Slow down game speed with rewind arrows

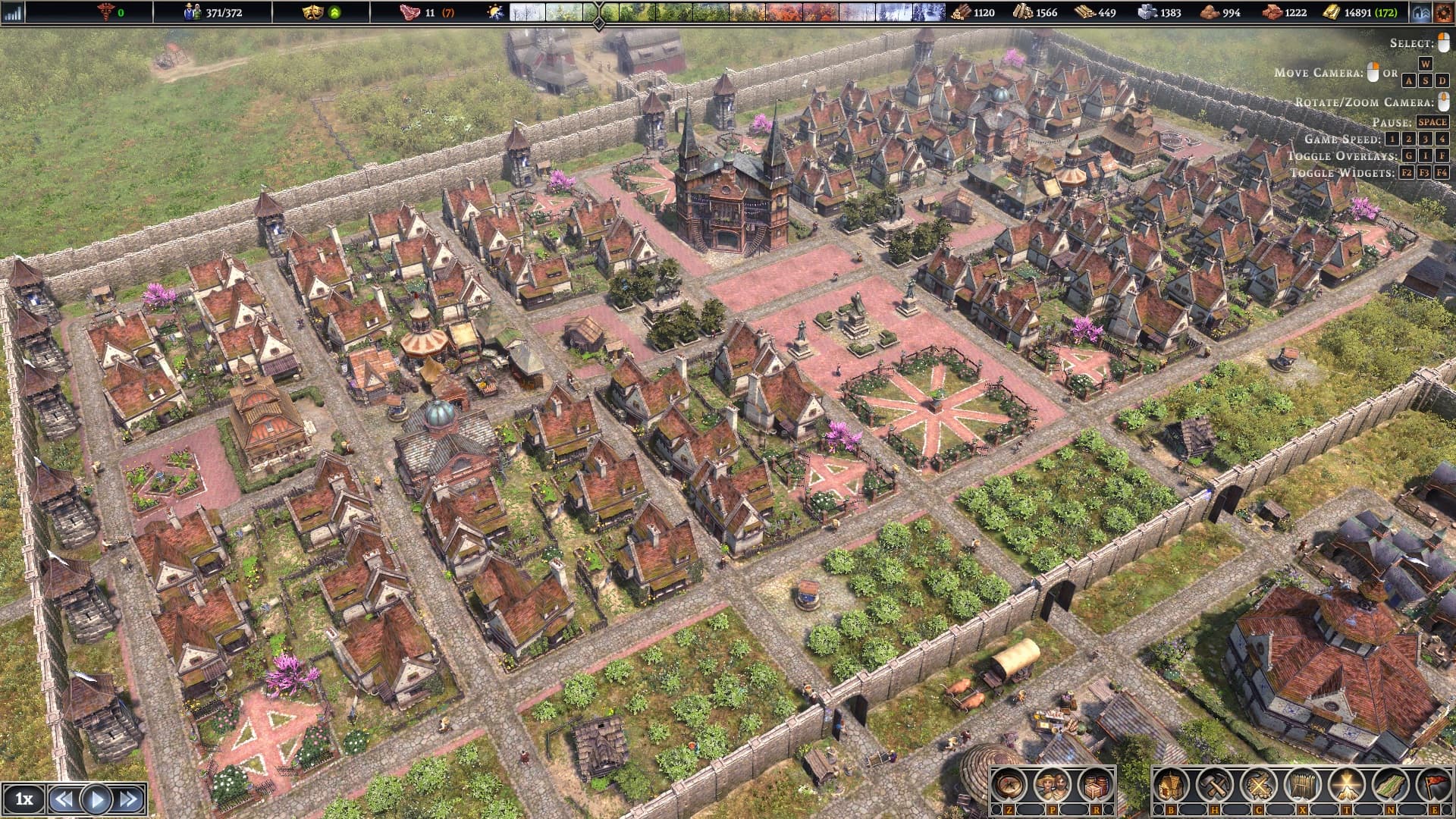[64, 799]
